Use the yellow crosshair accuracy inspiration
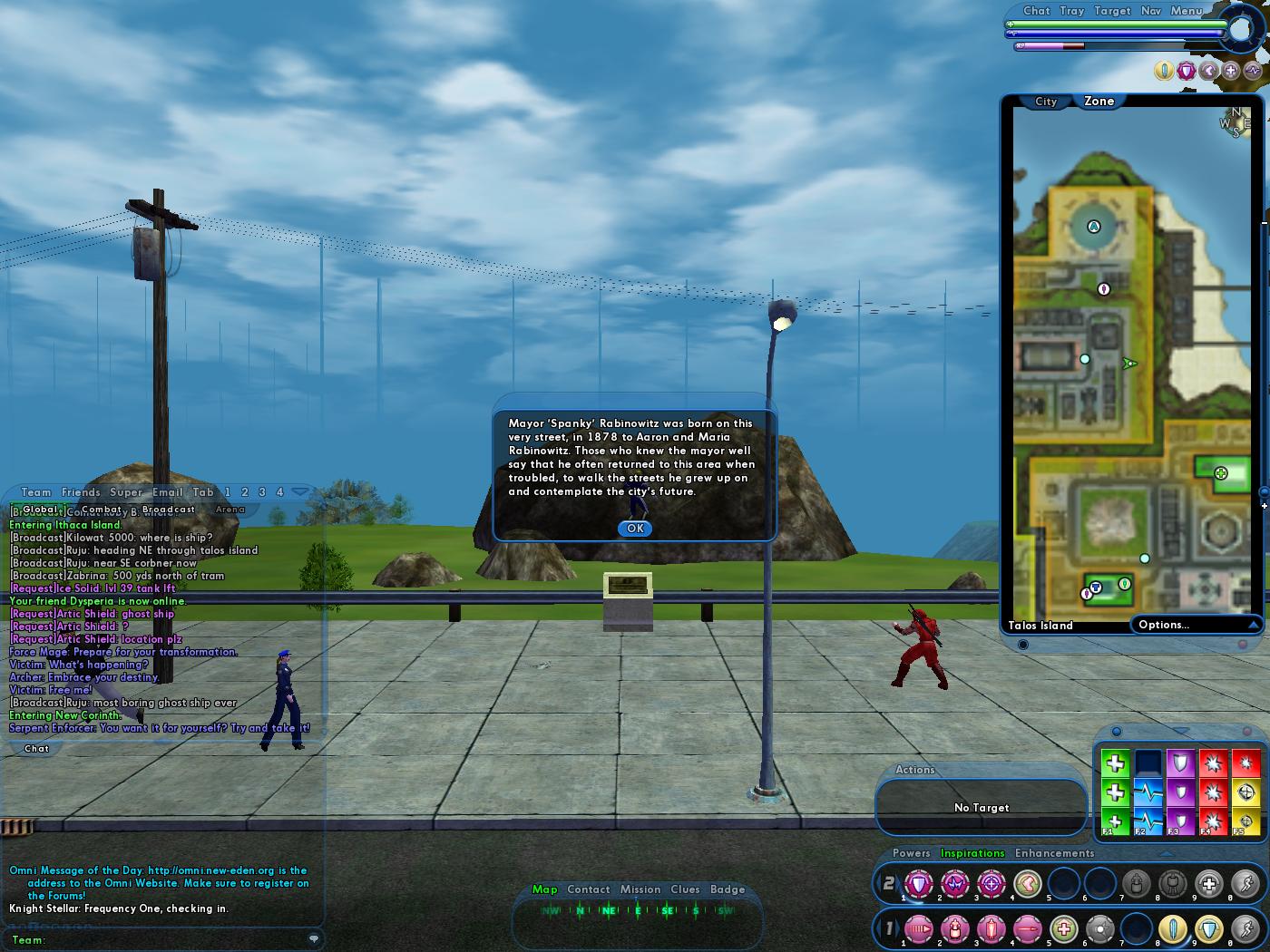The image size is (1270, 952). [1246, 792]
